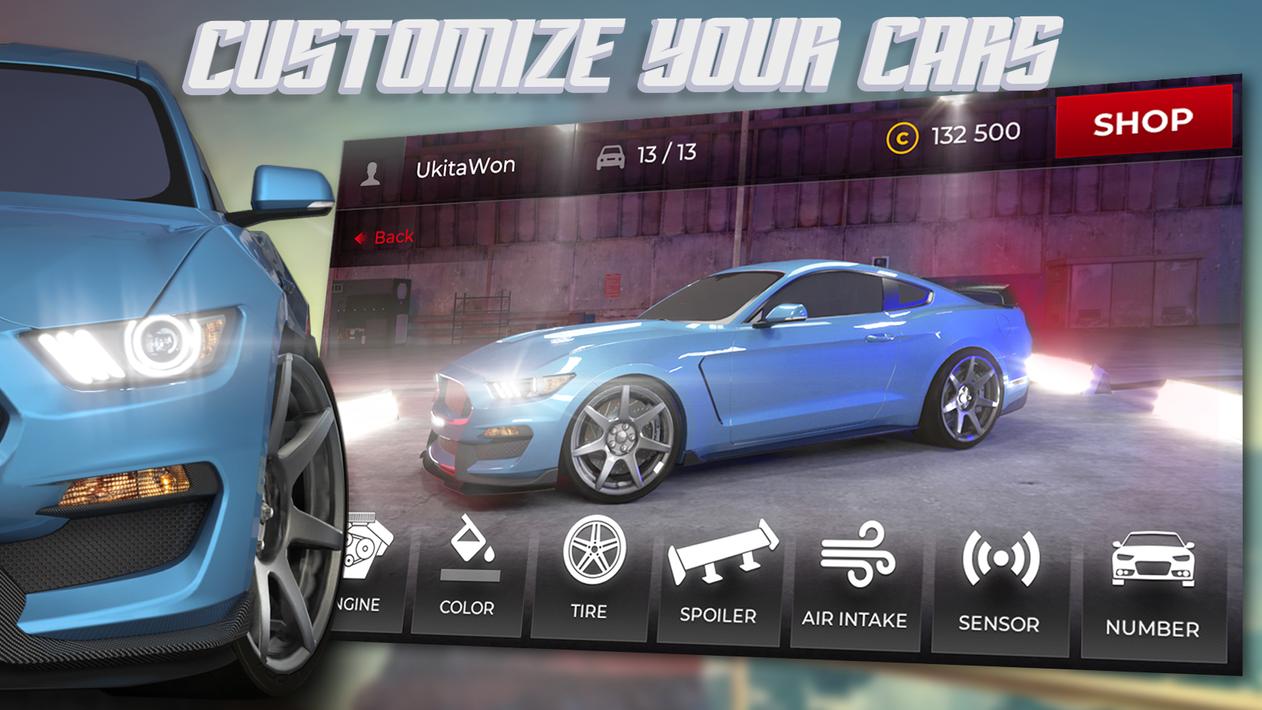The height and width of the screenshot is (710, 1262).
Task: Open the Number plate category
Action: click(x=1152, y=591)
